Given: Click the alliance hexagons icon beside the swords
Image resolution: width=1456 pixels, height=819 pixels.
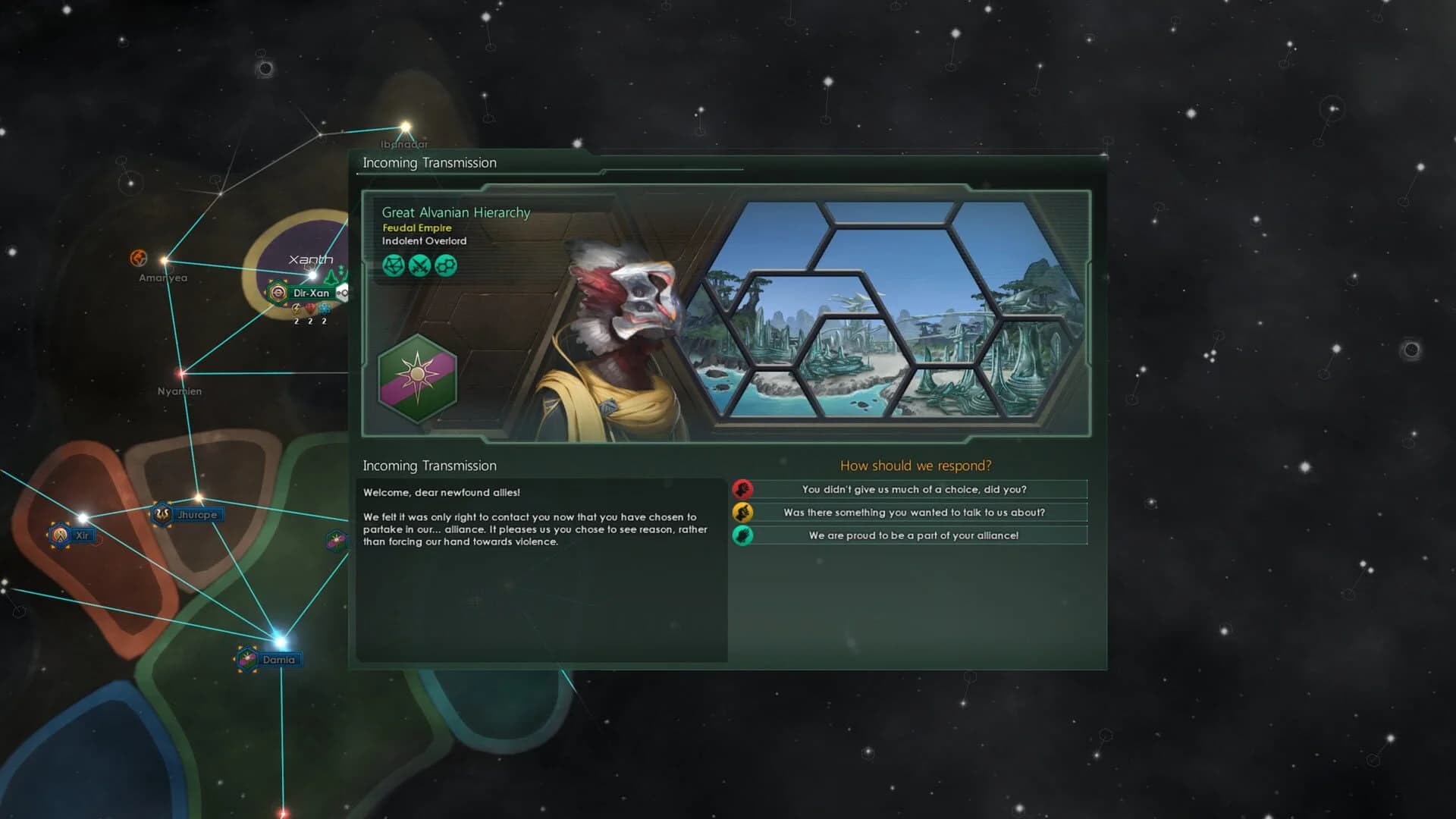Looking at the screenshot, I should coord(447,265).
